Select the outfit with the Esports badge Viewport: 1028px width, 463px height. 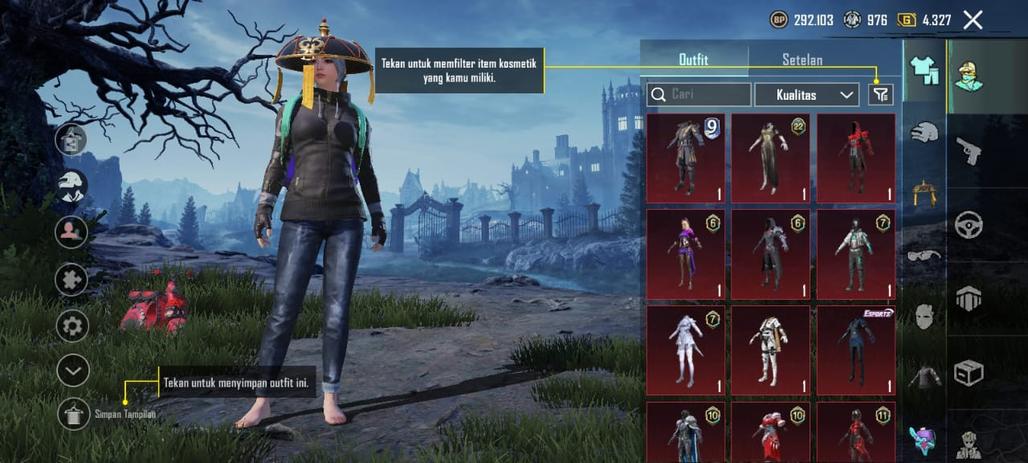(x=856, y=350)
